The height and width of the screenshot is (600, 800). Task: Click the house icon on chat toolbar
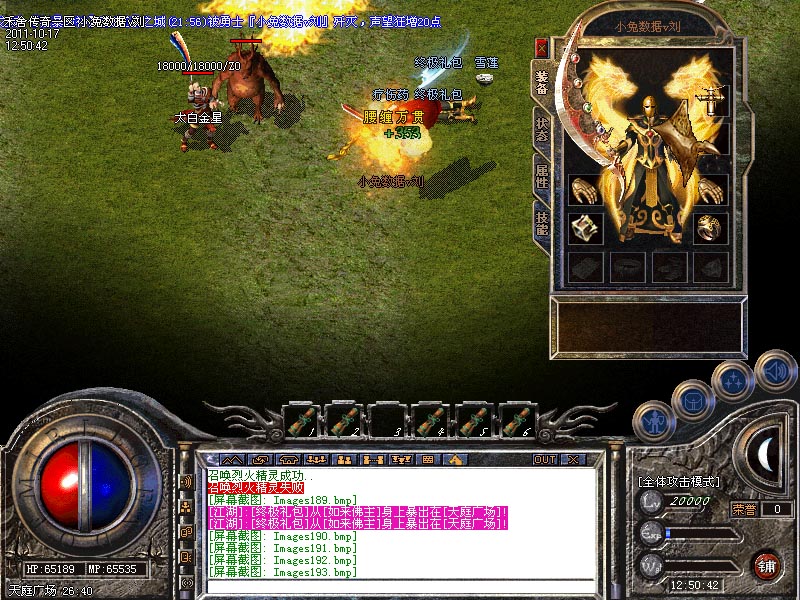[455, 459]
